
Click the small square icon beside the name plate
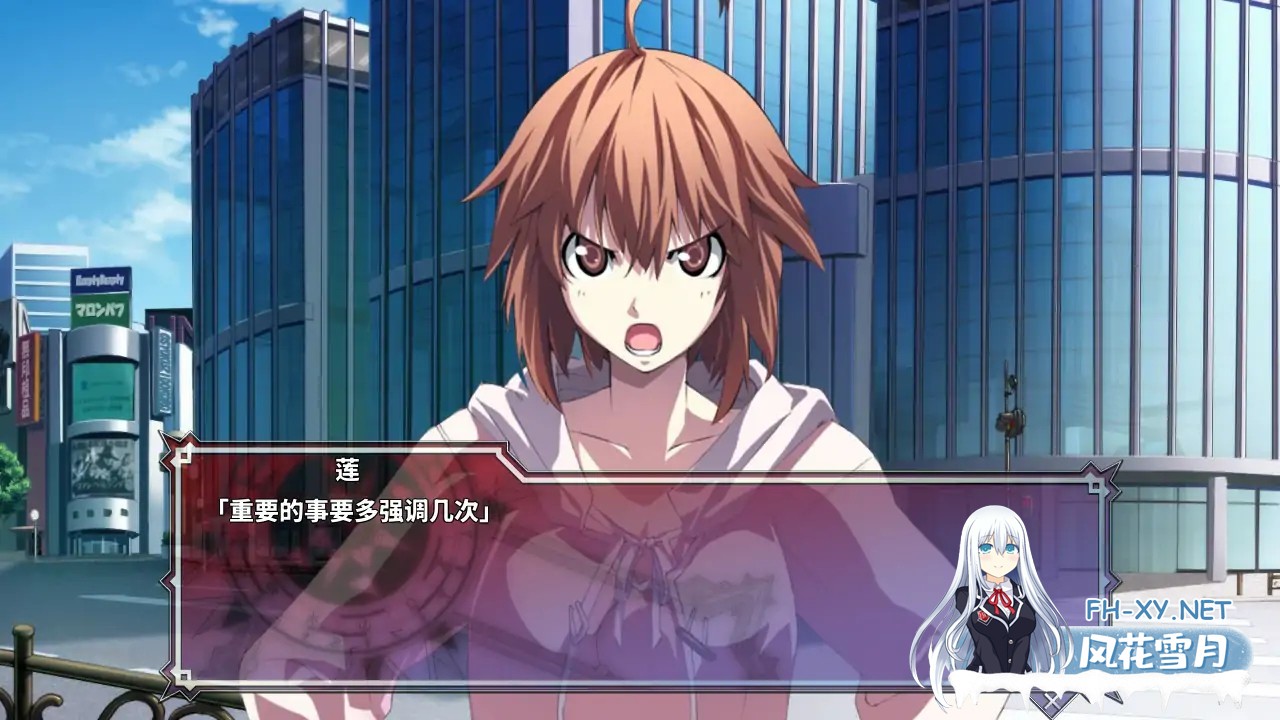point(186,456)
